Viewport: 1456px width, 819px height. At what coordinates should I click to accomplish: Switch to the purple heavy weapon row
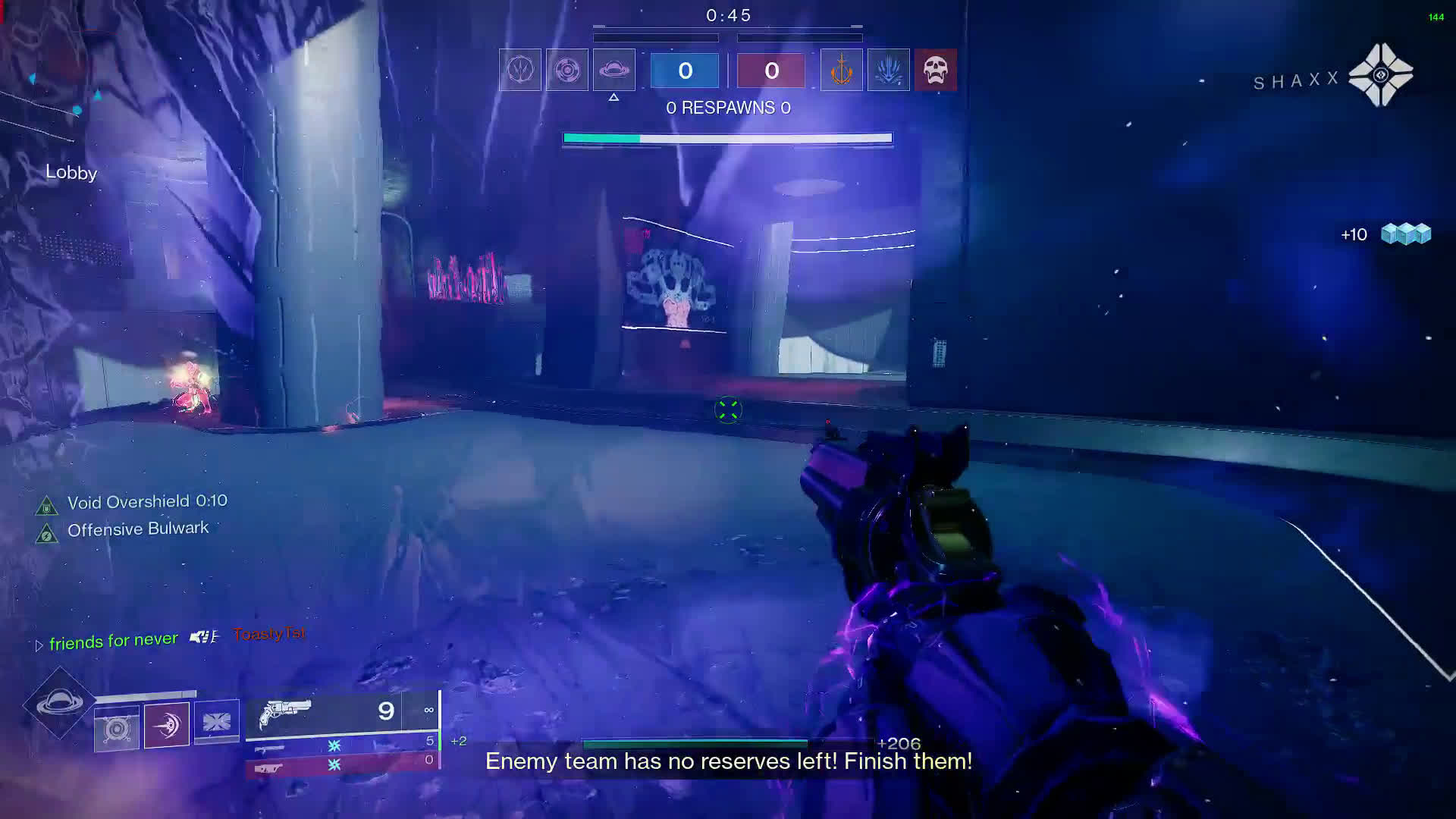[x=343, y=766]
